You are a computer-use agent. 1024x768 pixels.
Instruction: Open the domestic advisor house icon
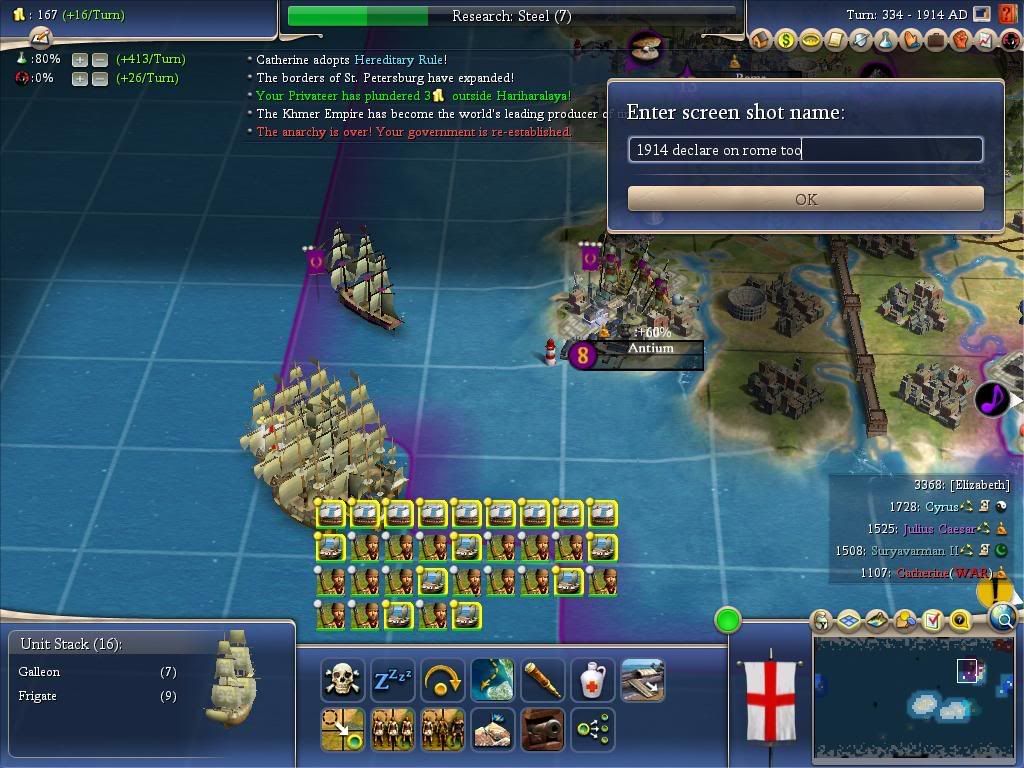tap(761, 41)
